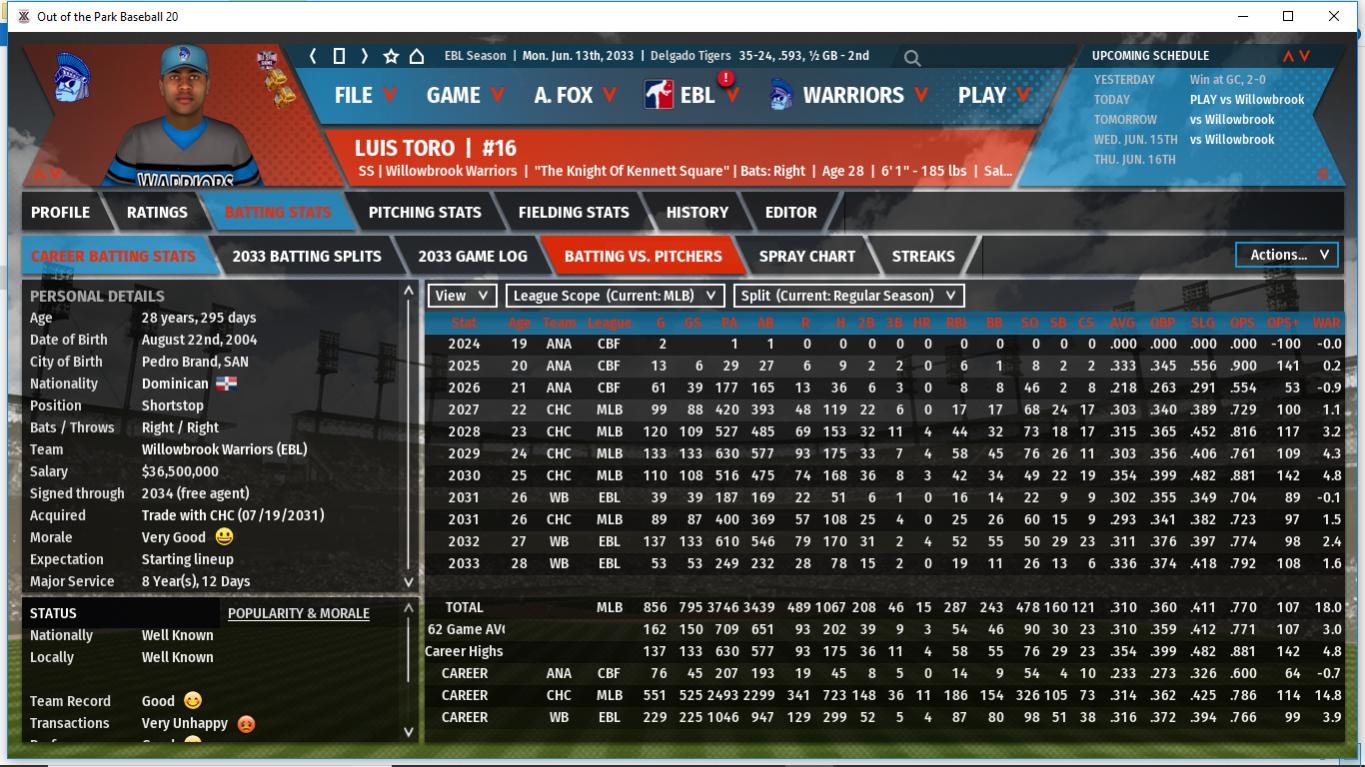Viewport: 1365px width, 767px height.
Task: Select the 2033 BATTING SPLITS subtab
Action: pos(306,256)
